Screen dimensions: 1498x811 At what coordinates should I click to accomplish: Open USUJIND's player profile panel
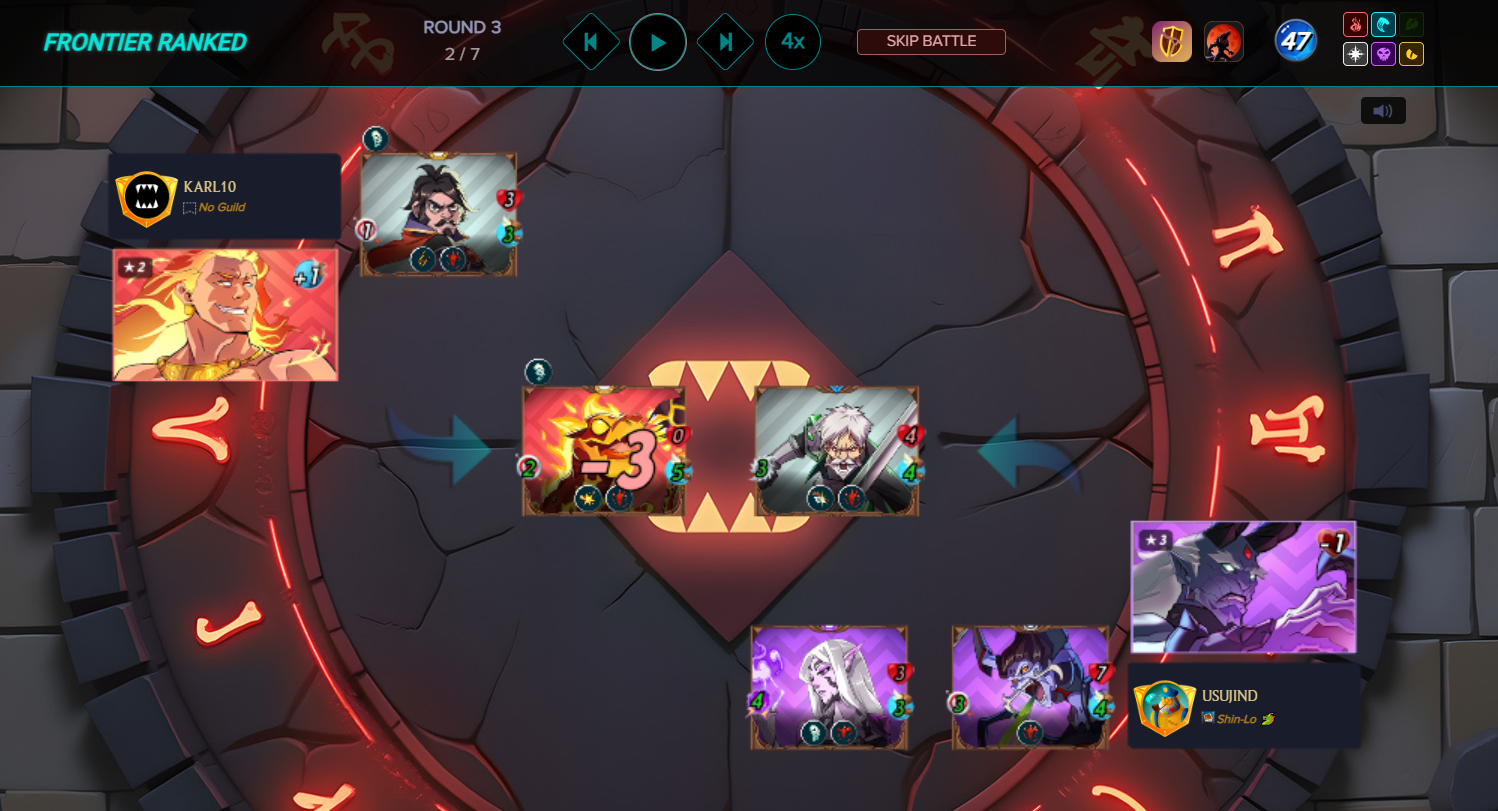[1244, 706]
